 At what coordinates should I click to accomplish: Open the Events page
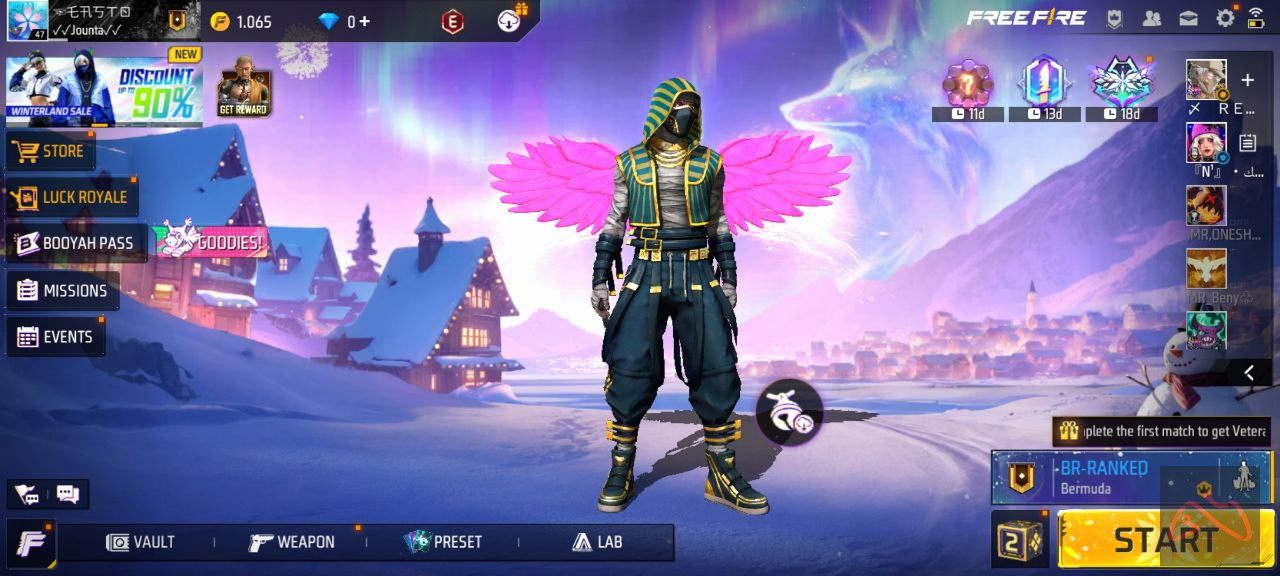point(56,337)
